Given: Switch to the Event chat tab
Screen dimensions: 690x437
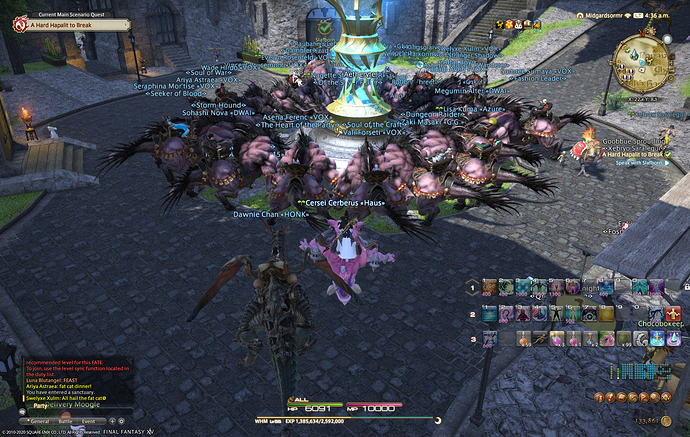Looking at the screenshot, I should tap(90, 422).
